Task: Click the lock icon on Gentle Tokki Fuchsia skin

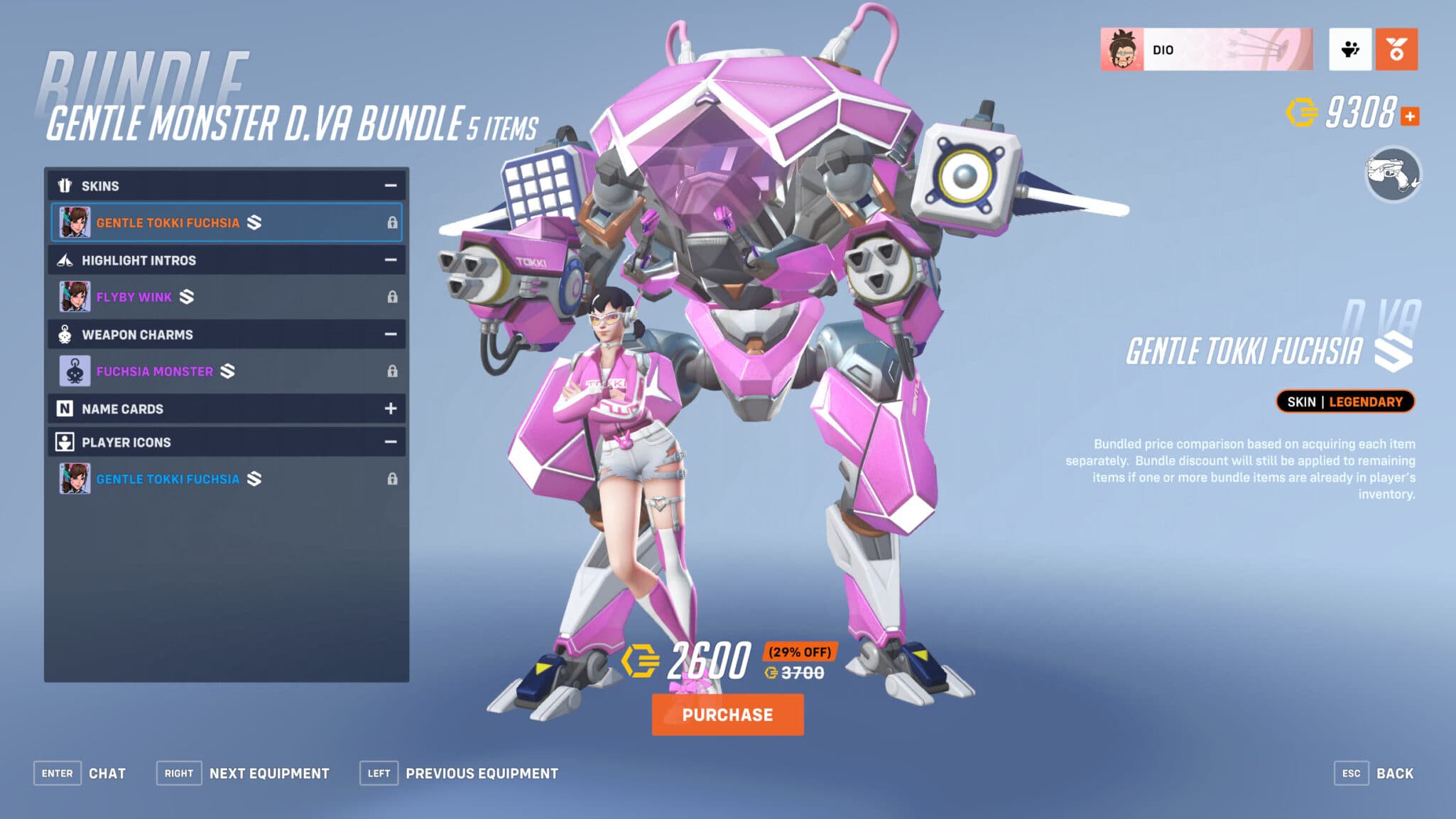Action: click(x=393, y=222)
